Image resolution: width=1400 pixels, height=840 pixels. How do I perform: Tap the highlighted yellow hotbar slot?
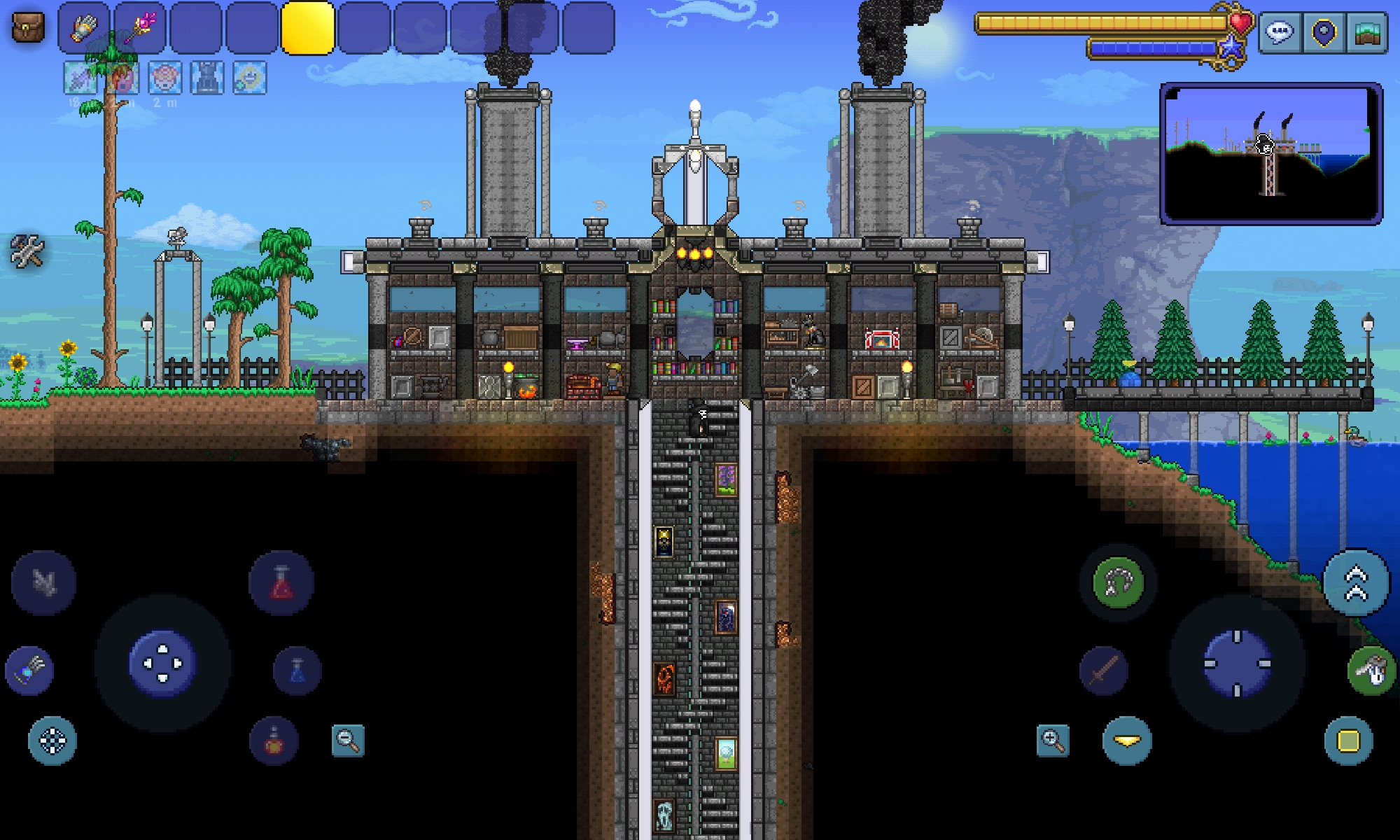[308, 28]
